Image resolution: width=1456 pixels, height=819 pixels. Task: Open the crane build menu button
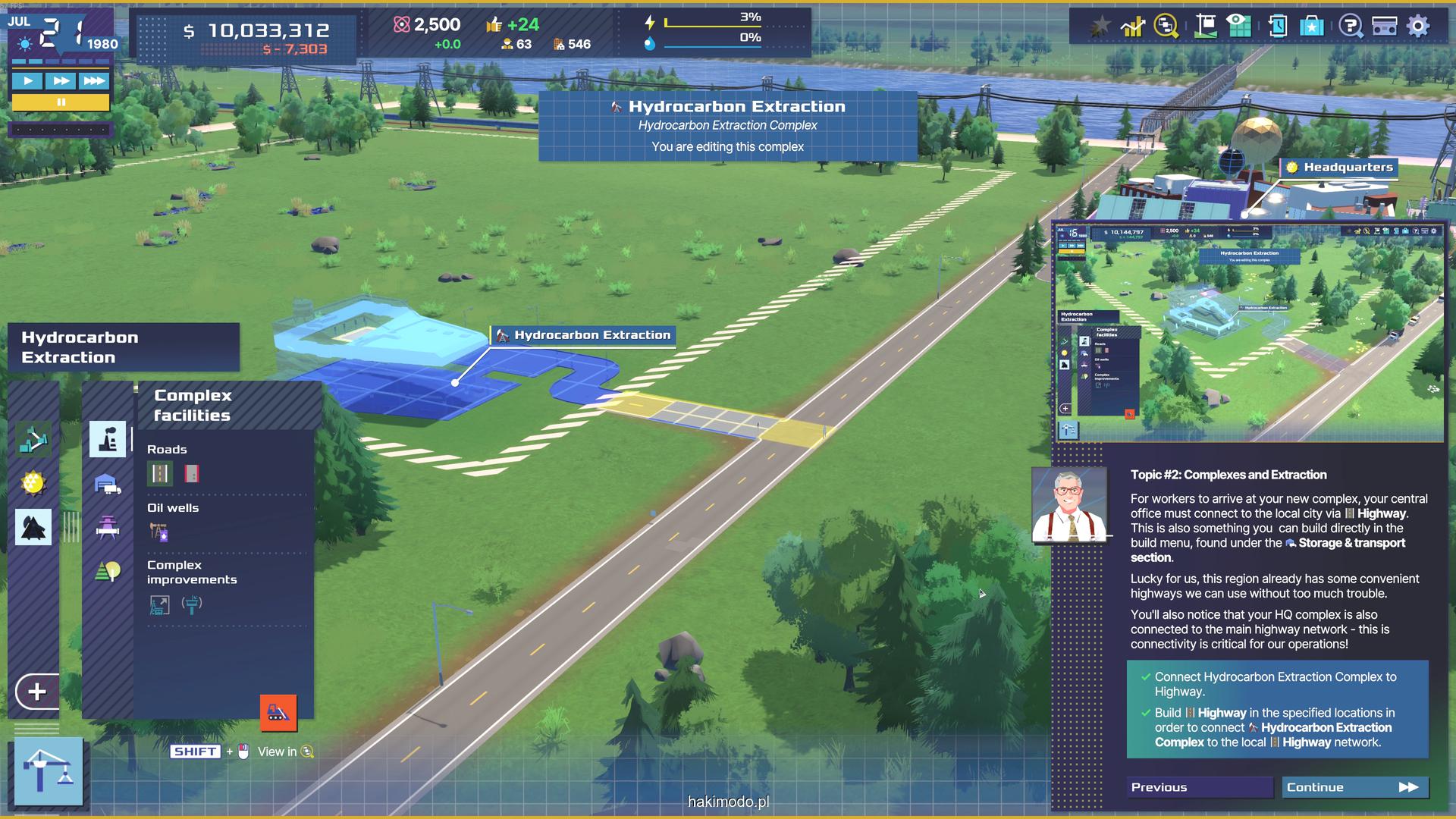point(49,770)
